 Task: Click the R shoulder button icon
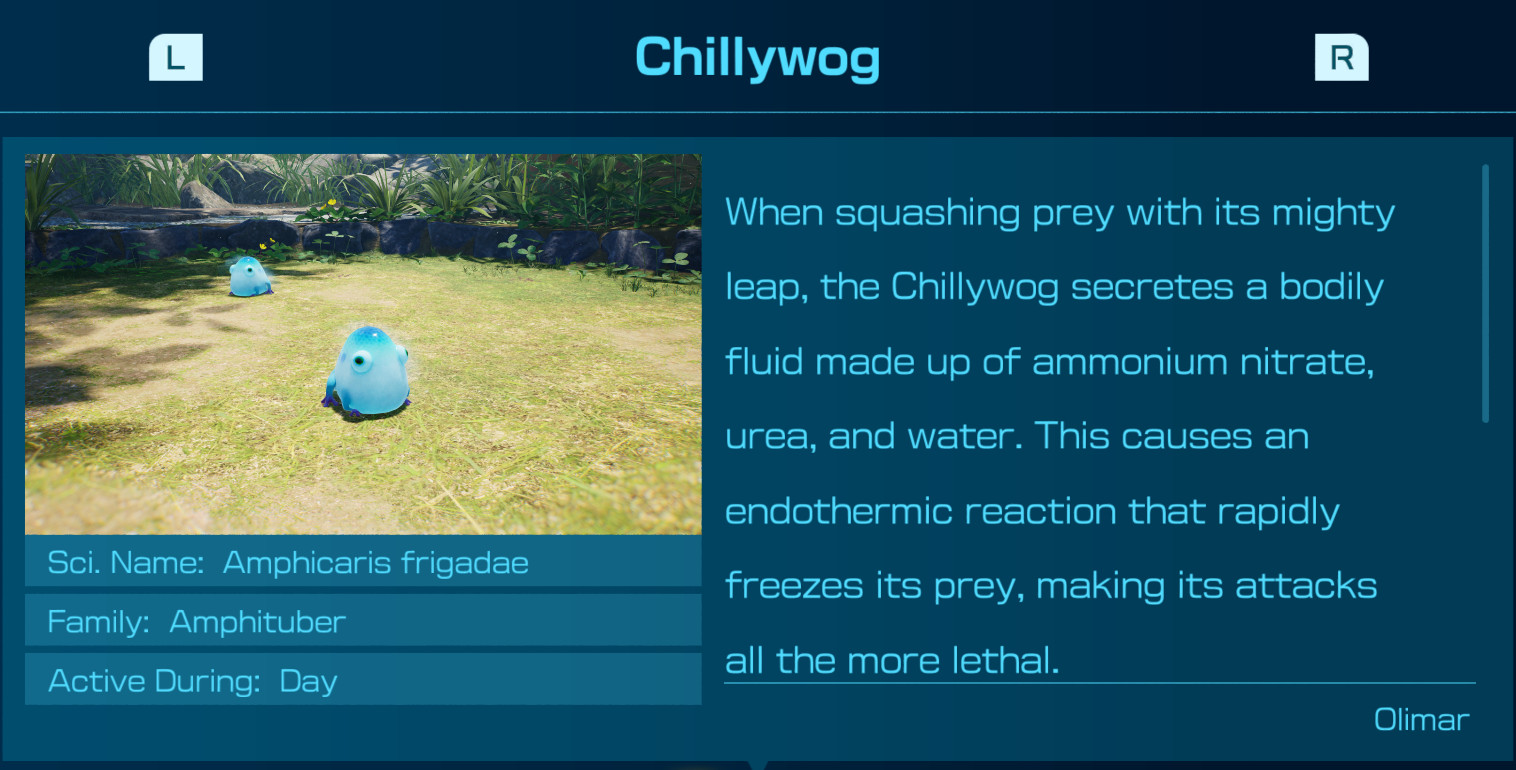[x=1341, y=57]
